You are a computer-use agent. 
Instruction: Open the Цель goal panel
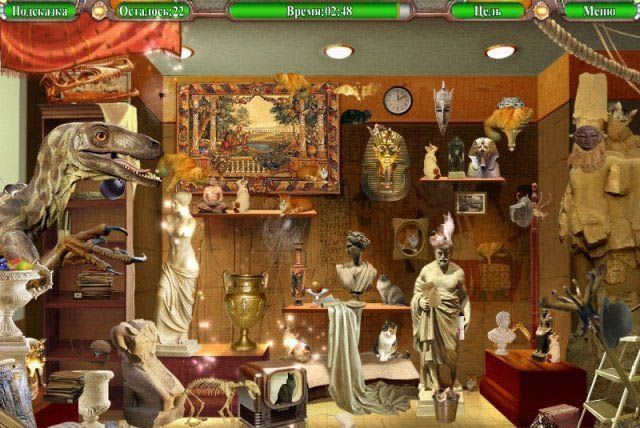point(488,11)
